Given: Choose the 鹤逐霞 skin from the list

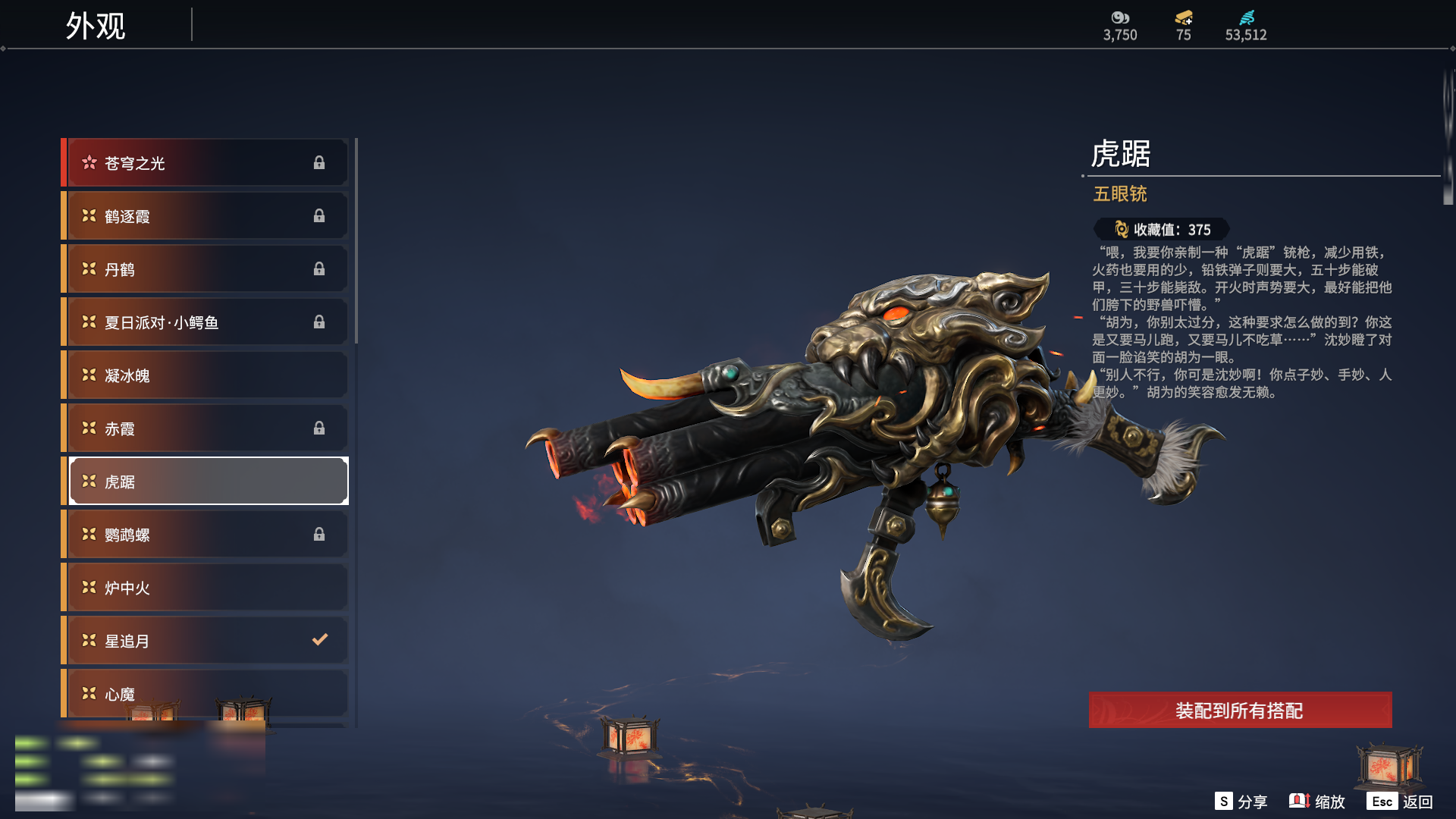Looking at the screenshot, I should 206,216.
